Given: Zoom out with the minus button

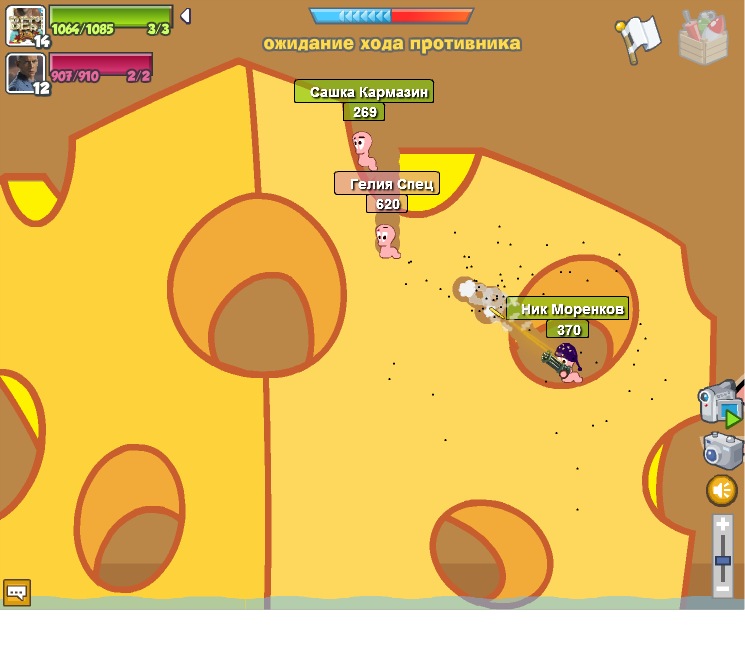Looking at the screenshot, I should tap(722, 589).
